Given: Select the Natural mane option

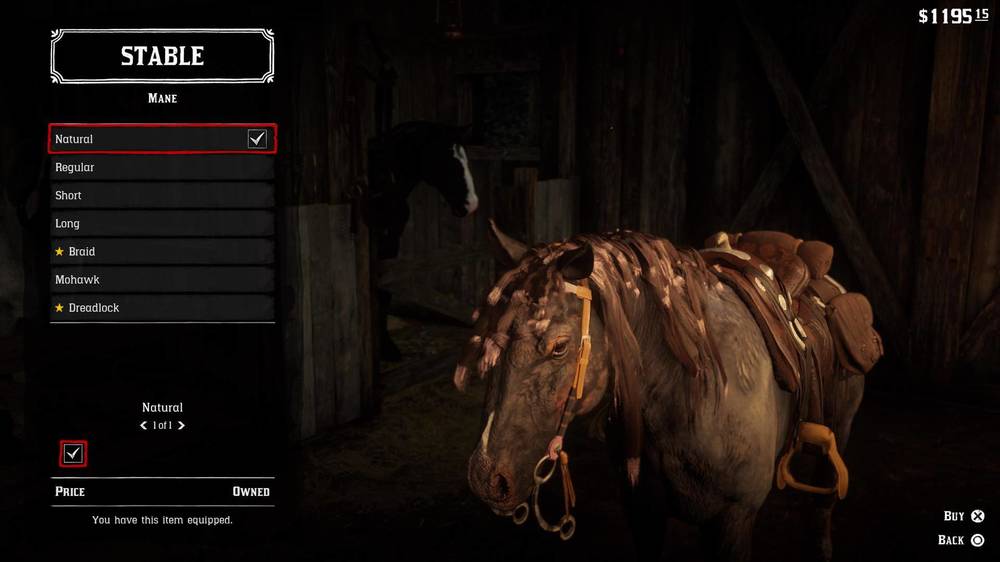Looking at the screenshot, I should [162, 139].
